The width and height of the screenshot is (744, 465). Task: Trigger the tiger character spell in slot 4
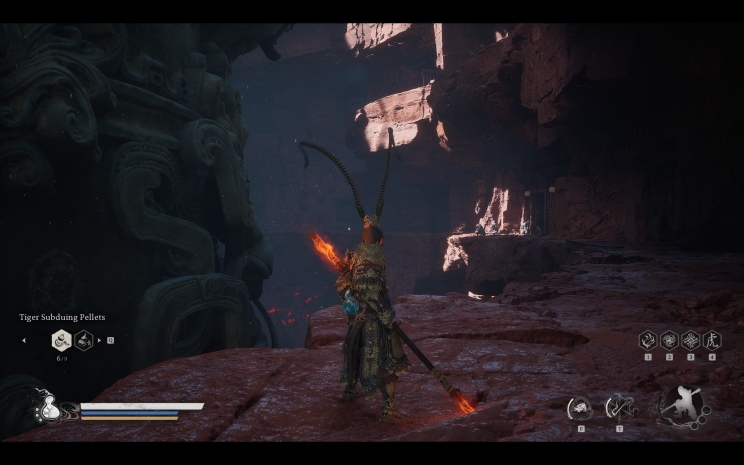pos(711,340)
